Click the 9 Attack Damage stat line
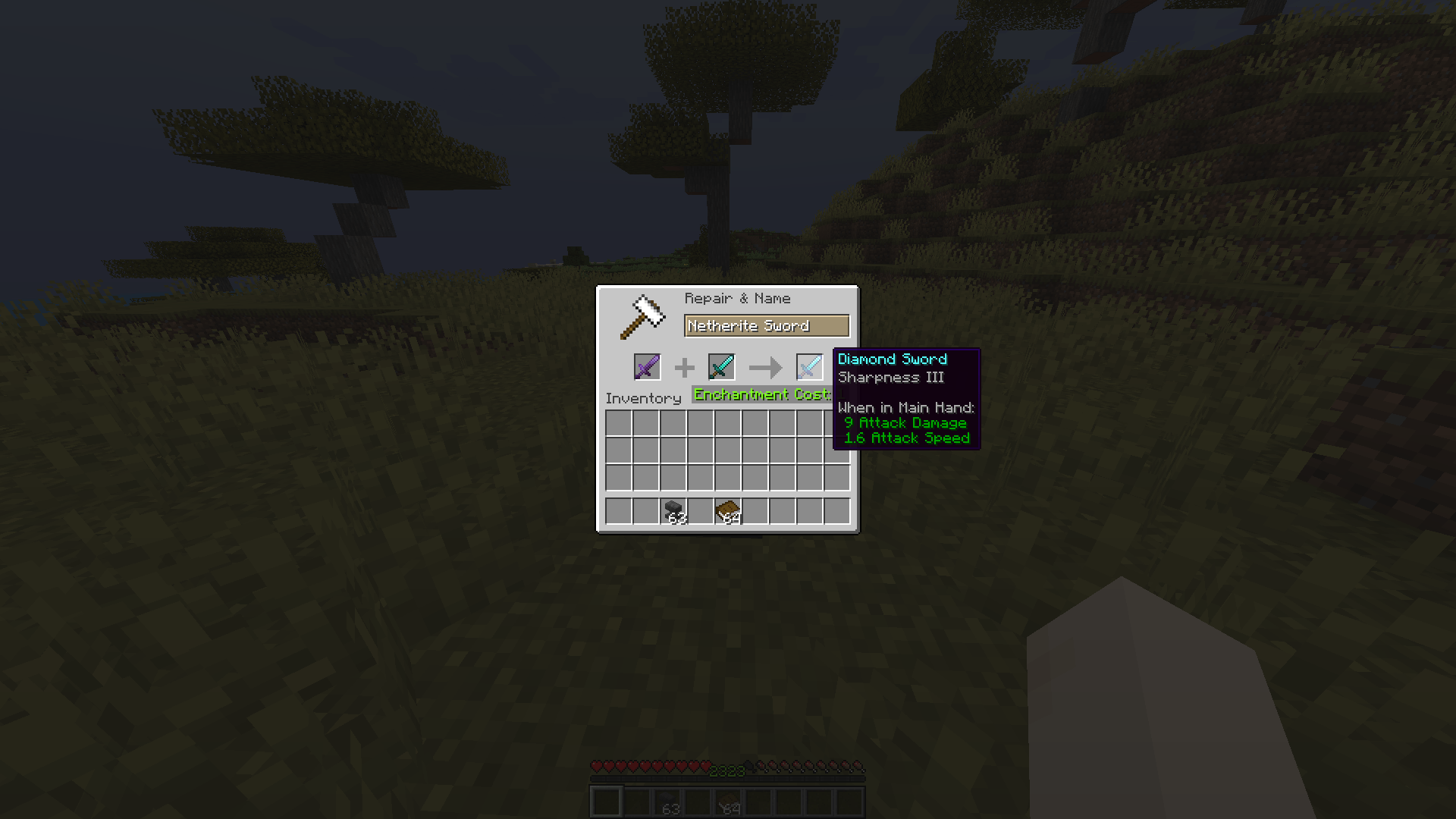The width and height of the screenshot is (1456, 819). [905, 422]
